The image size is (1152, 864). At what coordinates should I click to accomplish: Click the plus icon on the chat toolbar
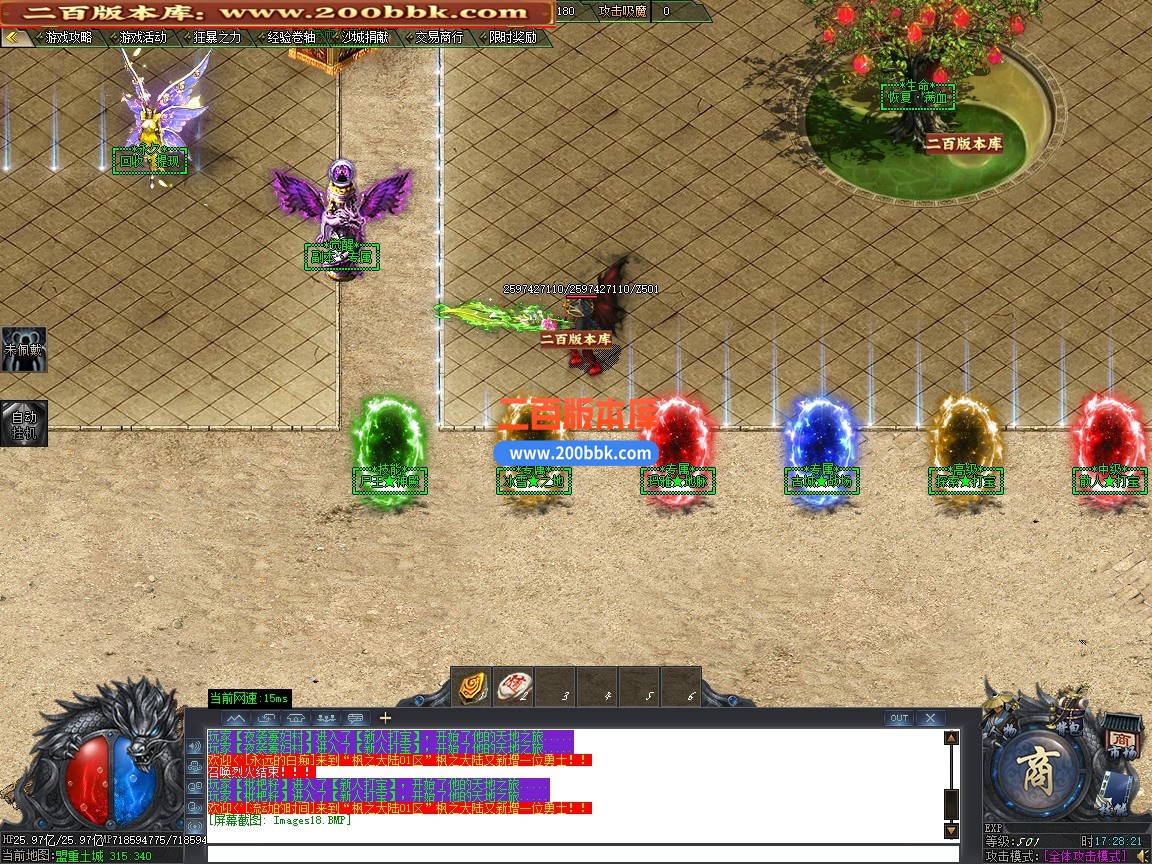click(x=385, y=718)
